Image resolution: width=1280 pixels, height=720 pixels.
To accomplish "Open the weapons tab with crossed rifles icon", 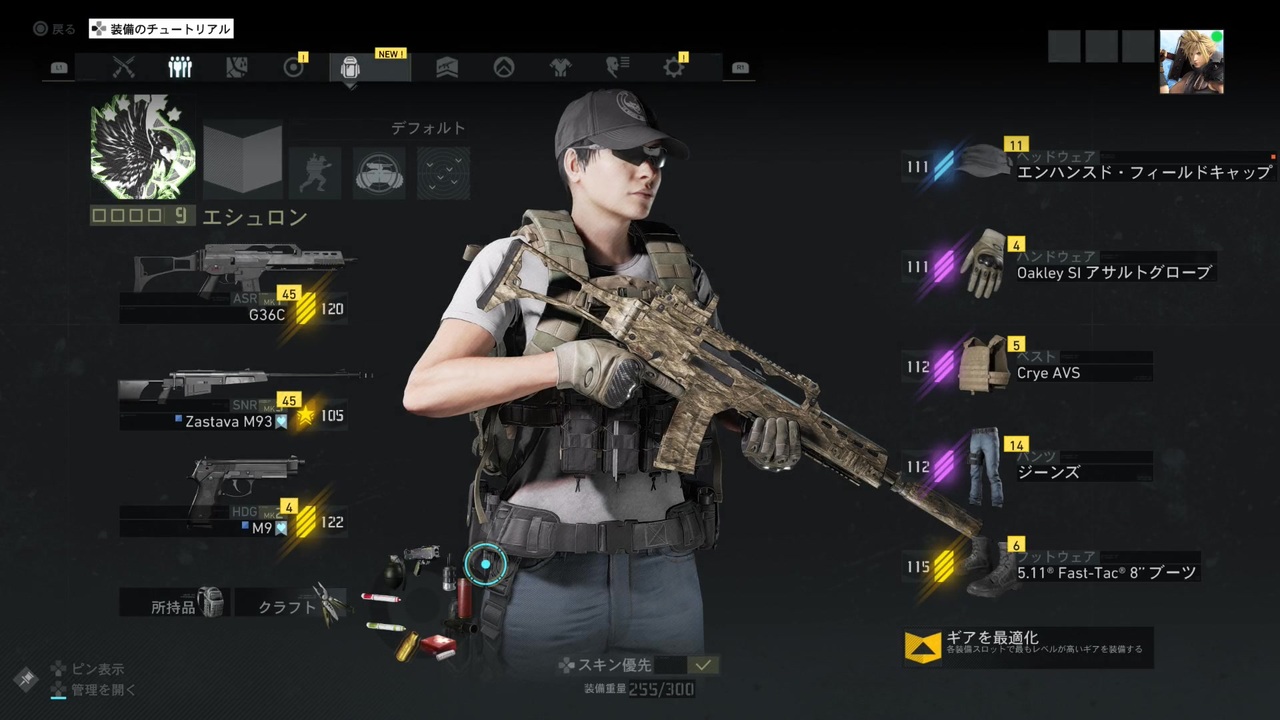I will [124, 67].
